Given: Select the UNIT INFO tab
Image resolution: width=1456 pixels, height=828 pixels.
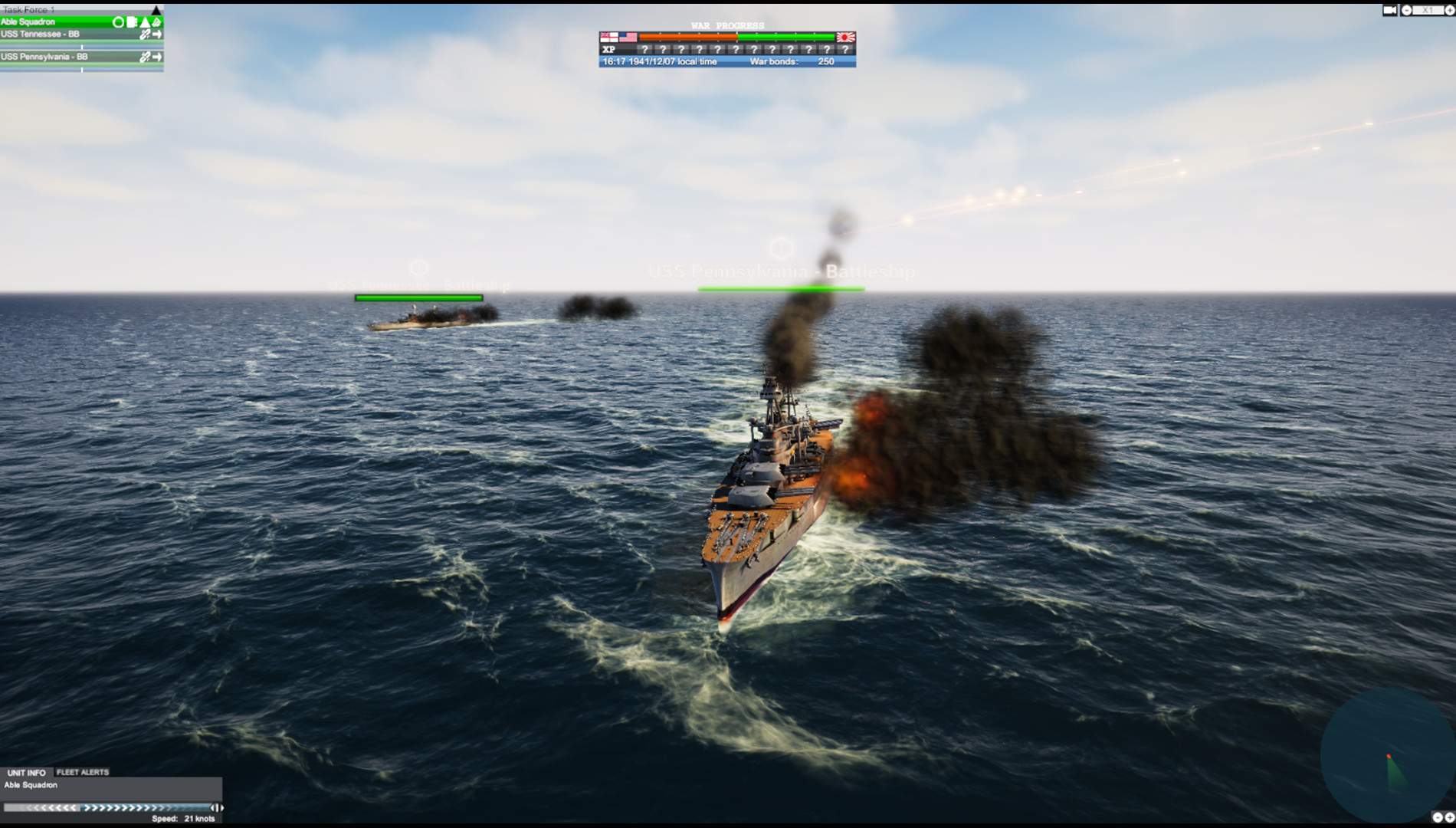Looking at the screenshot, I should [25, 772].
